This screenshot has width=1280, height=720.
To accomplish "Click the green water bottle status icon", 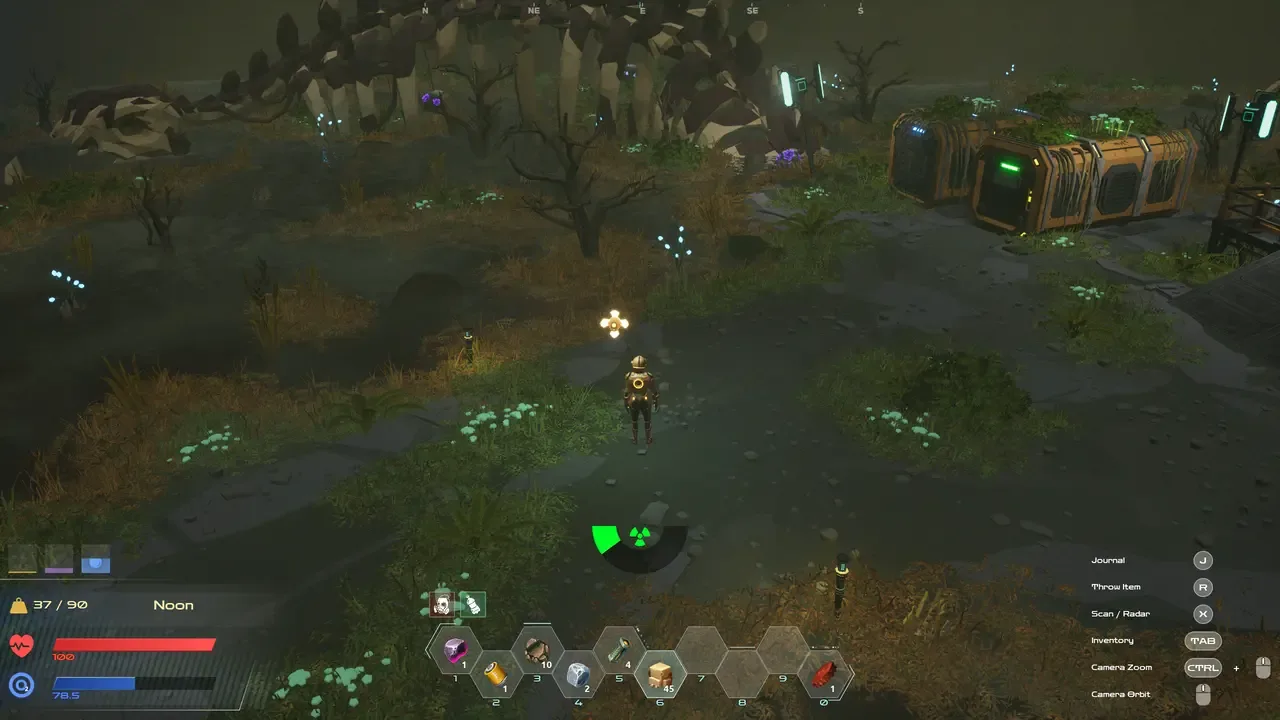I will point(471,603).
